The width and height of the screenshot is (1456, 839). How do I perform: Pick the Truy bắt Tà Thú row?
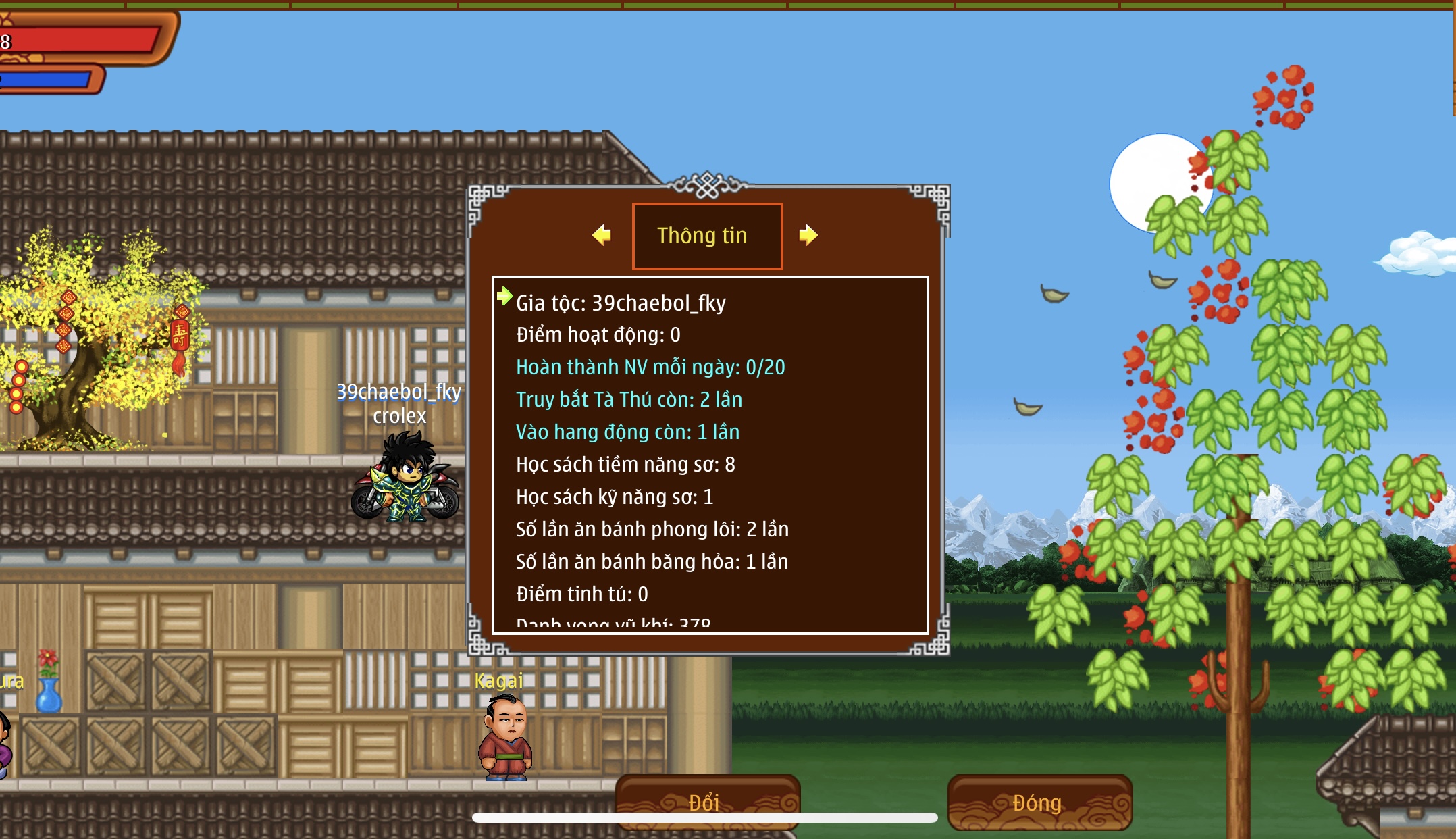(629, 400)
